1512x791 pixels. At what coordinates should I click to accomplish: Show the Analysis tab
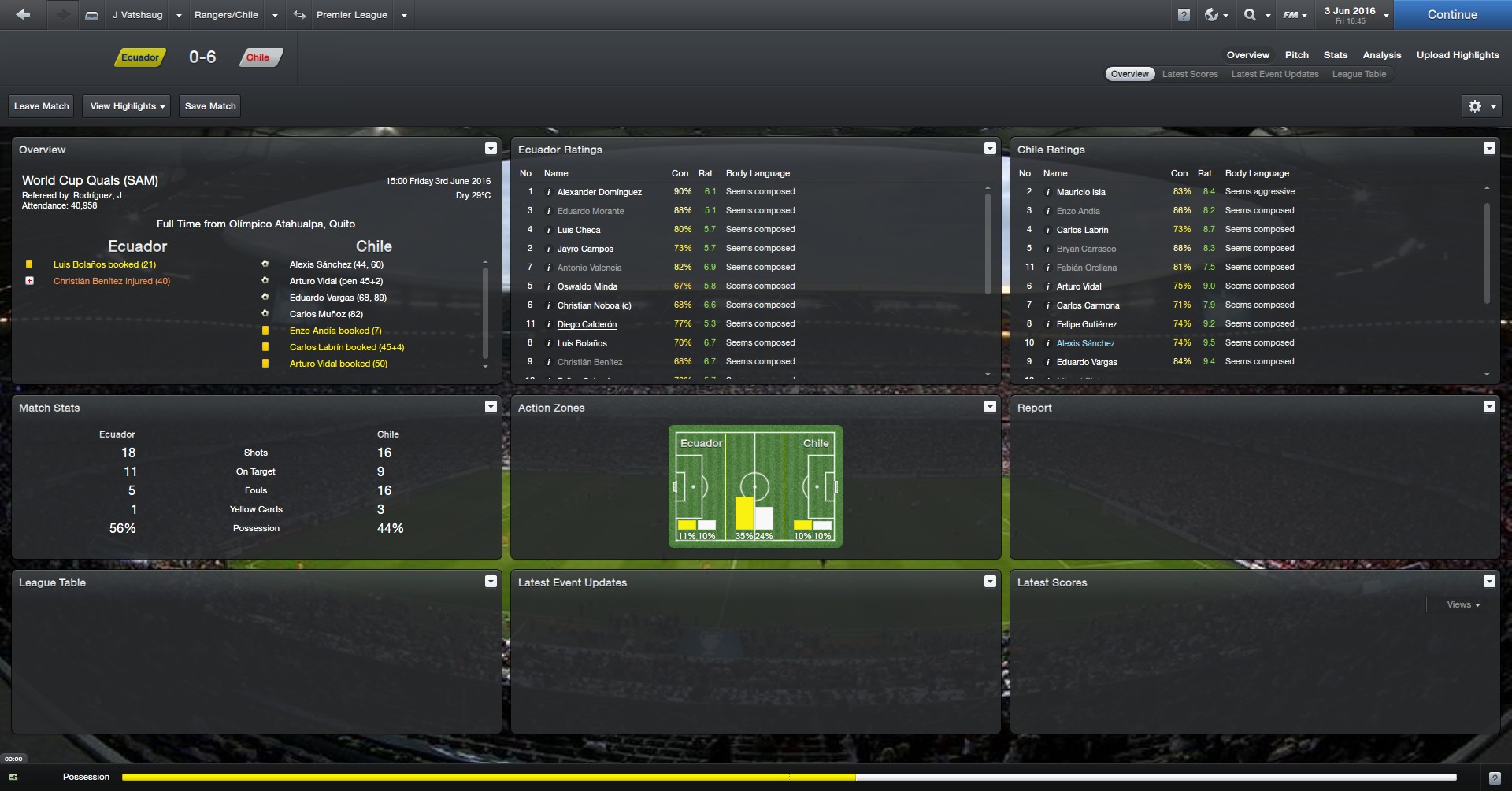pyautogui.click(x=1381, y=55)
